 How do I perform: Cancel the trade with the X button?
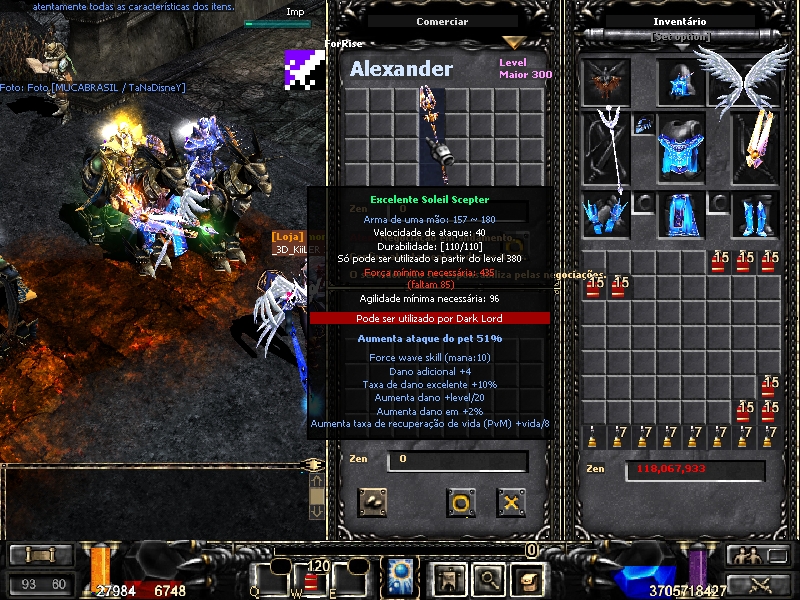511,501
